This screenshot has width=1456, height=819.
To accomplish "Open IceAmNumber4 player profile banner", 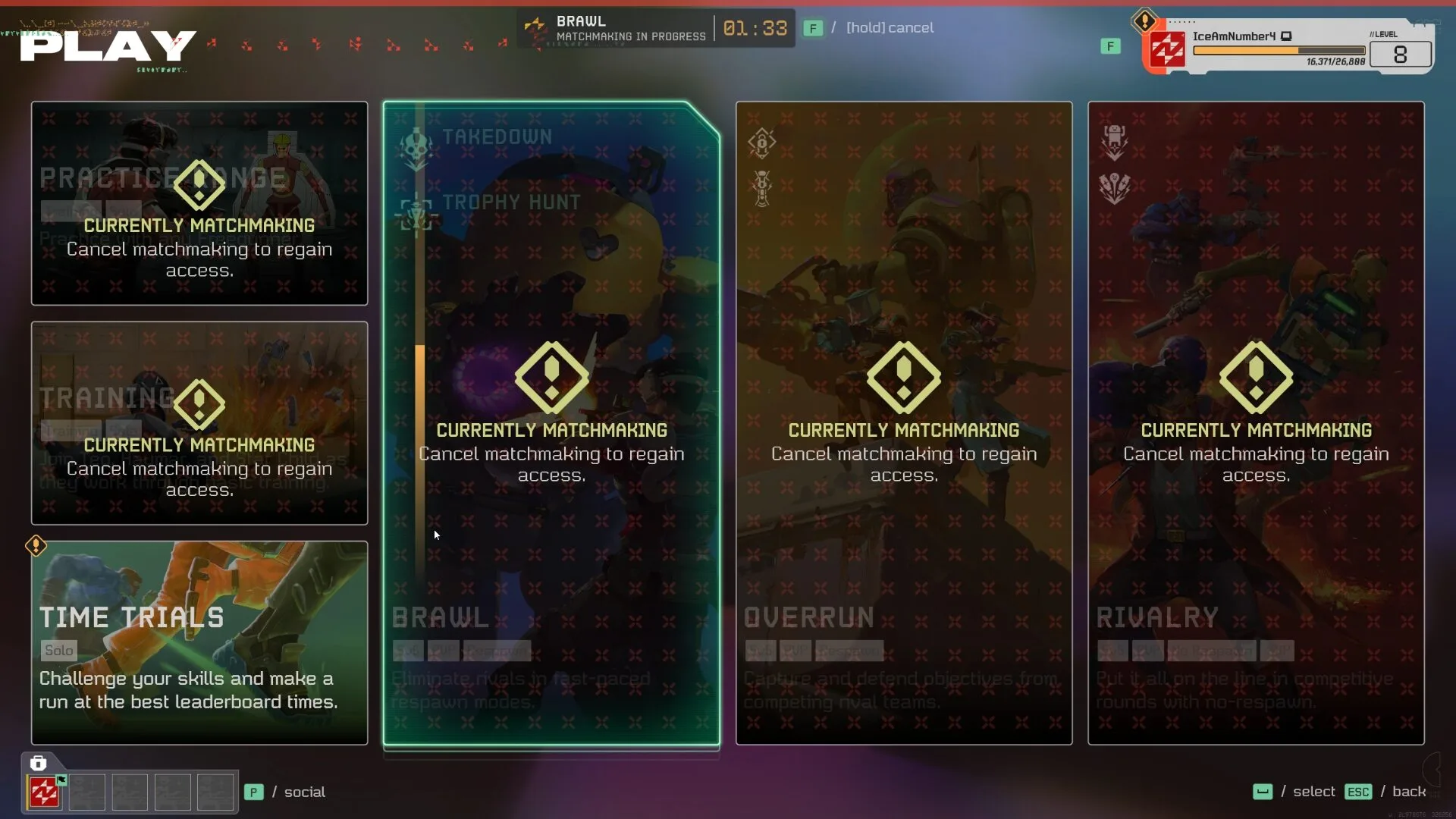I will point(1288,47).
